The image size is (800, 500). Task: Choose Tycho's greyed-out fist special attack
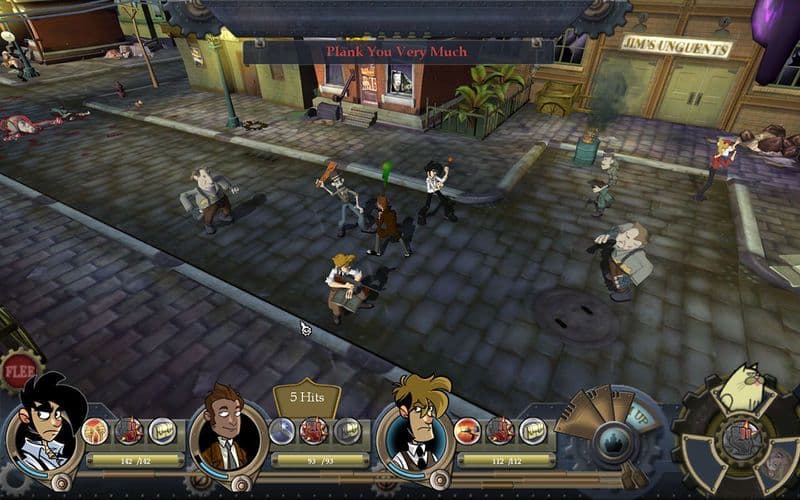[x=347, y=431]
